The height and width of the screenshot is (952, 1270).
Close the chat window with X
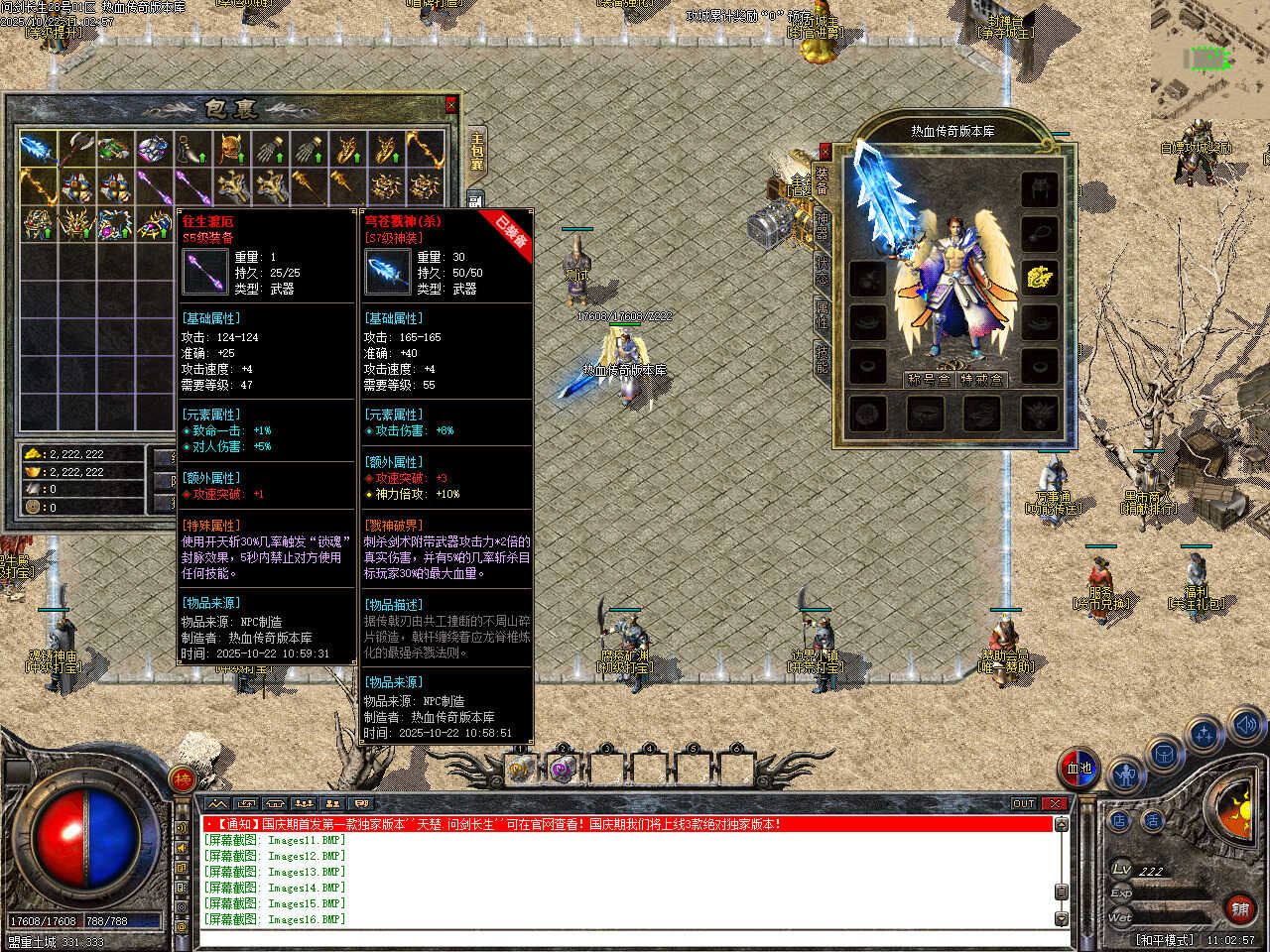(1056, 803)
